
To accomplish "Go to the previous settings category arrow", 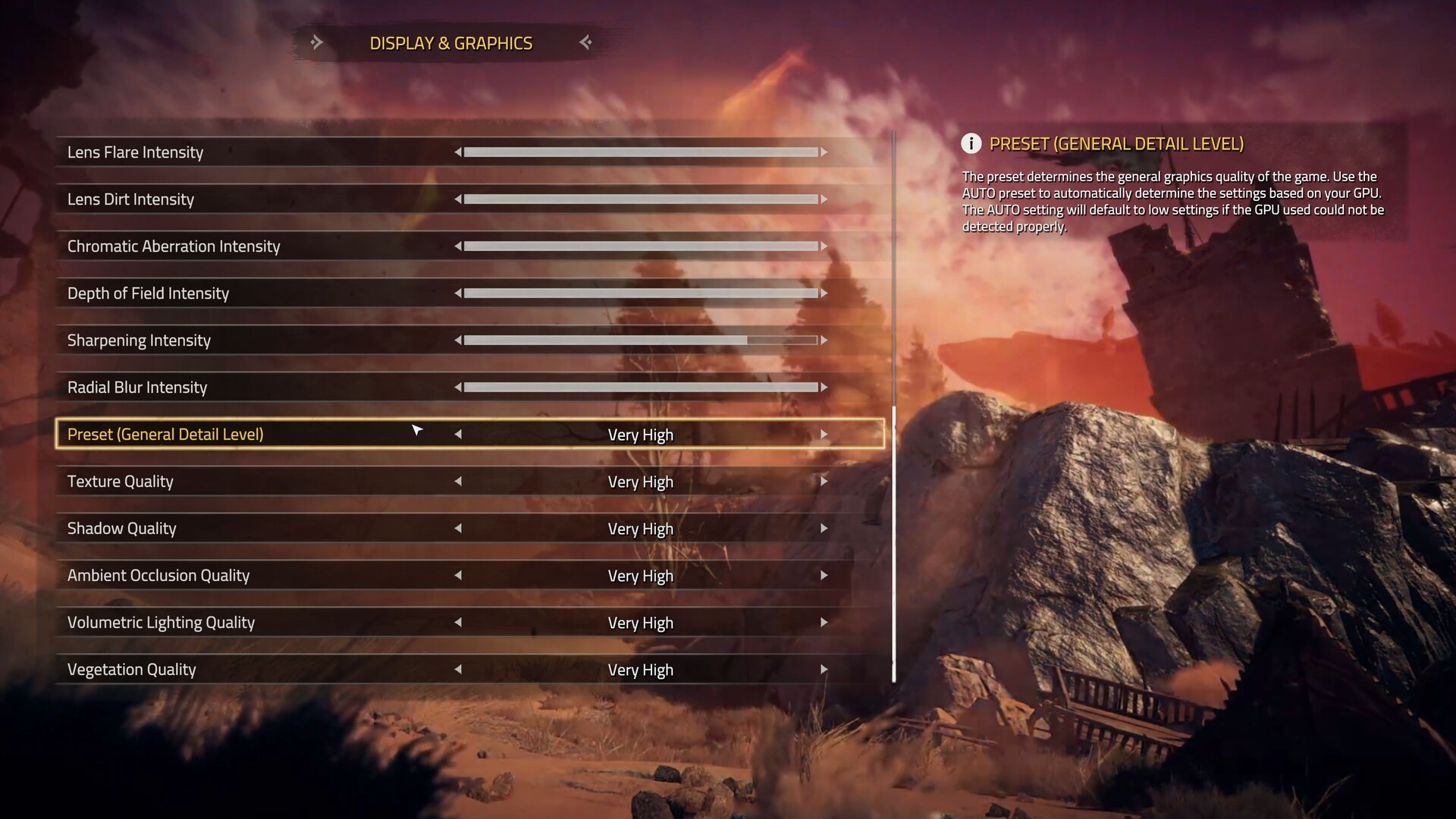I will coord(317,42).
